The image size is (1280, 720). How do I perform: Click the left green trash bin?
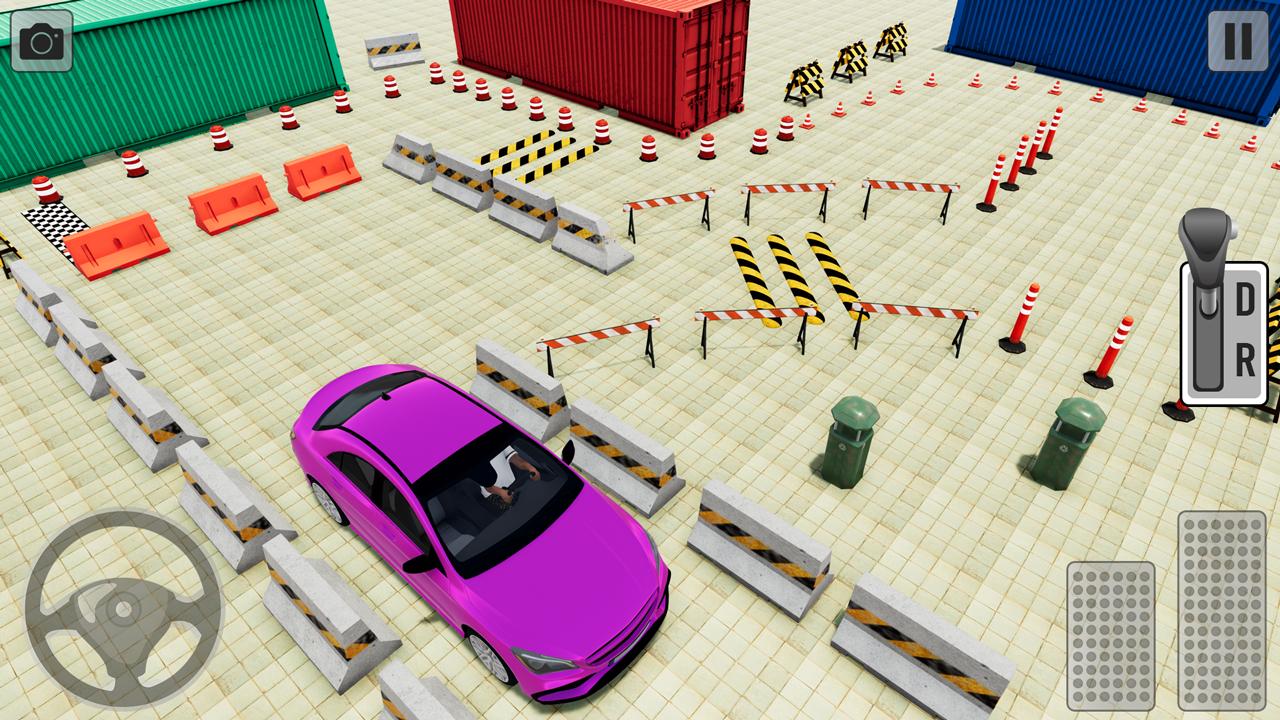[848, 445]
